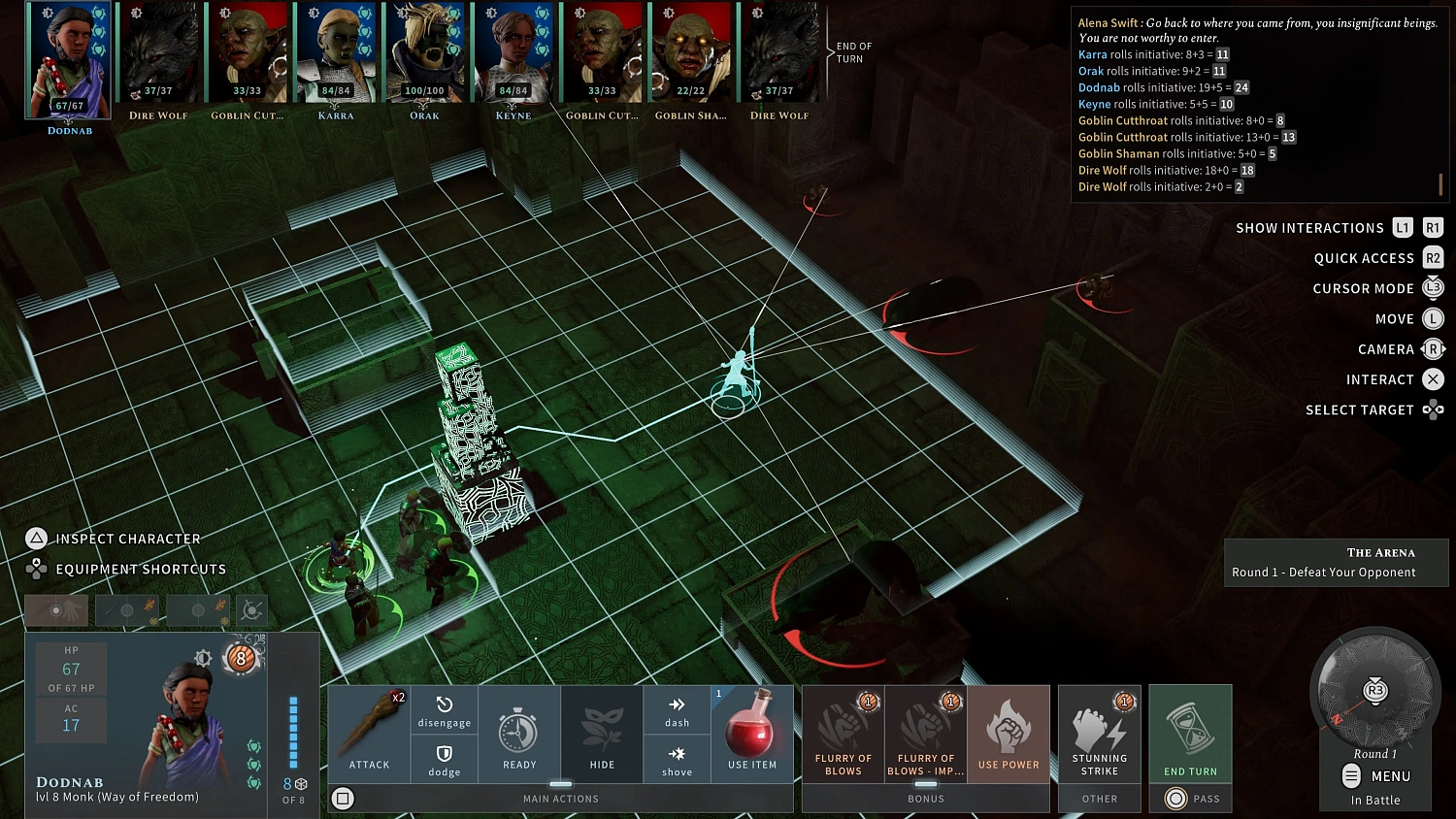Click the compass minimap dial
This screenshot has width=1456, height=819.
click(1374, 691)
